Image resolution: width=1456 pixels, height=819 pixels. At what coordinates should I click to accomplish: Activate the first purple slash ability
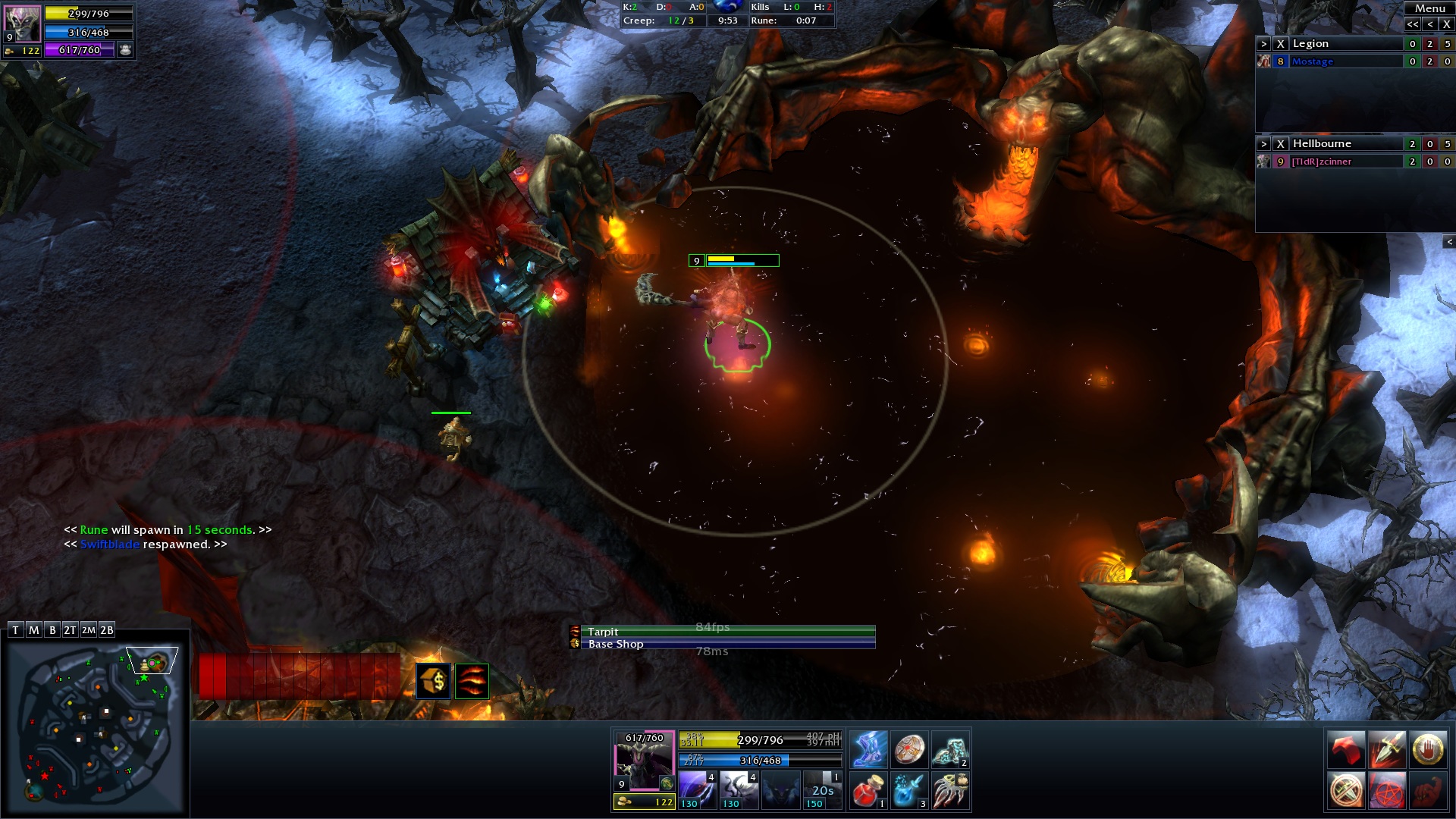click(697, 790)
